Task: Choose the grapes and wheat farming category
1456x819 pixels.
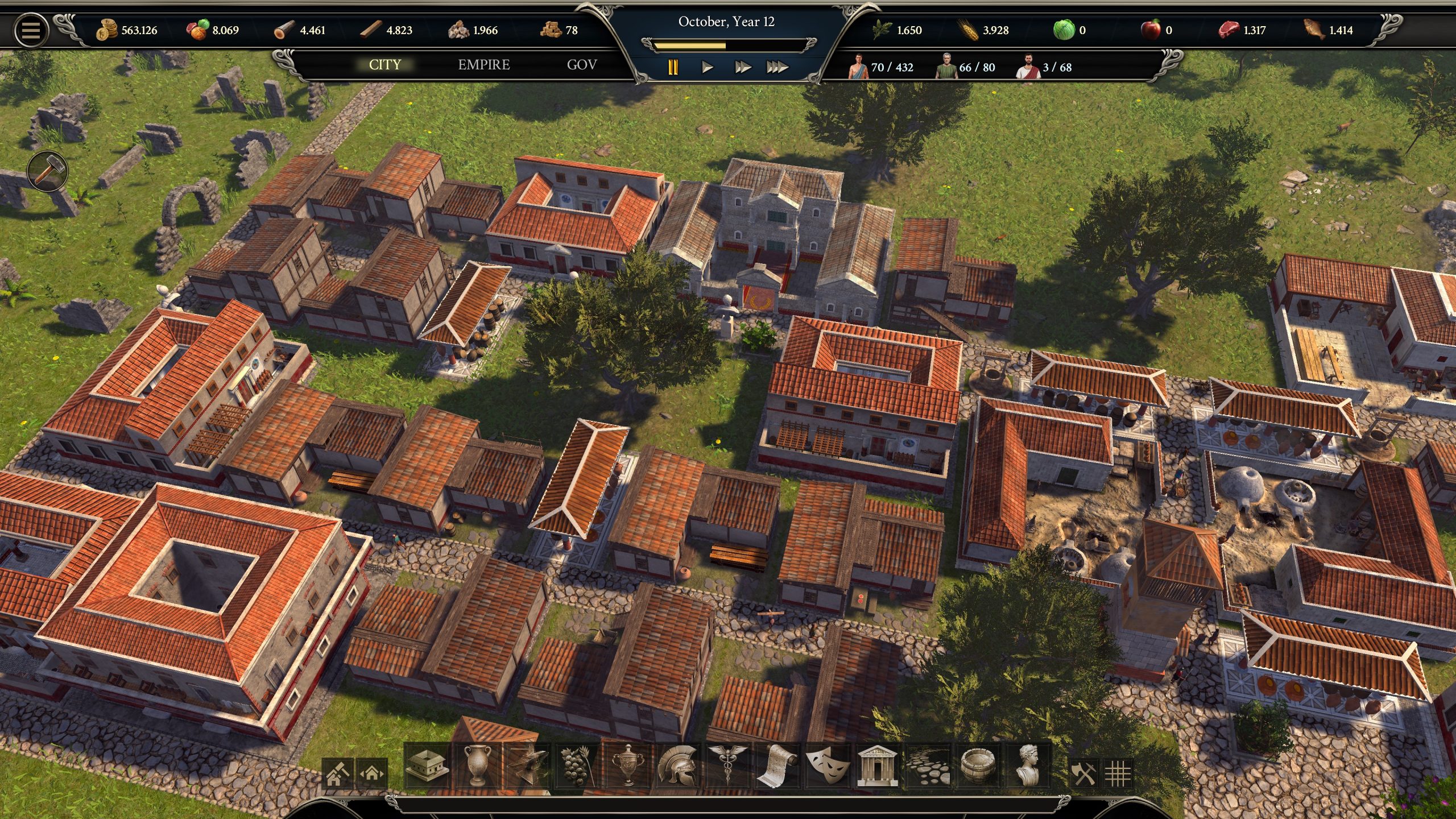Action: click(577, 766)
